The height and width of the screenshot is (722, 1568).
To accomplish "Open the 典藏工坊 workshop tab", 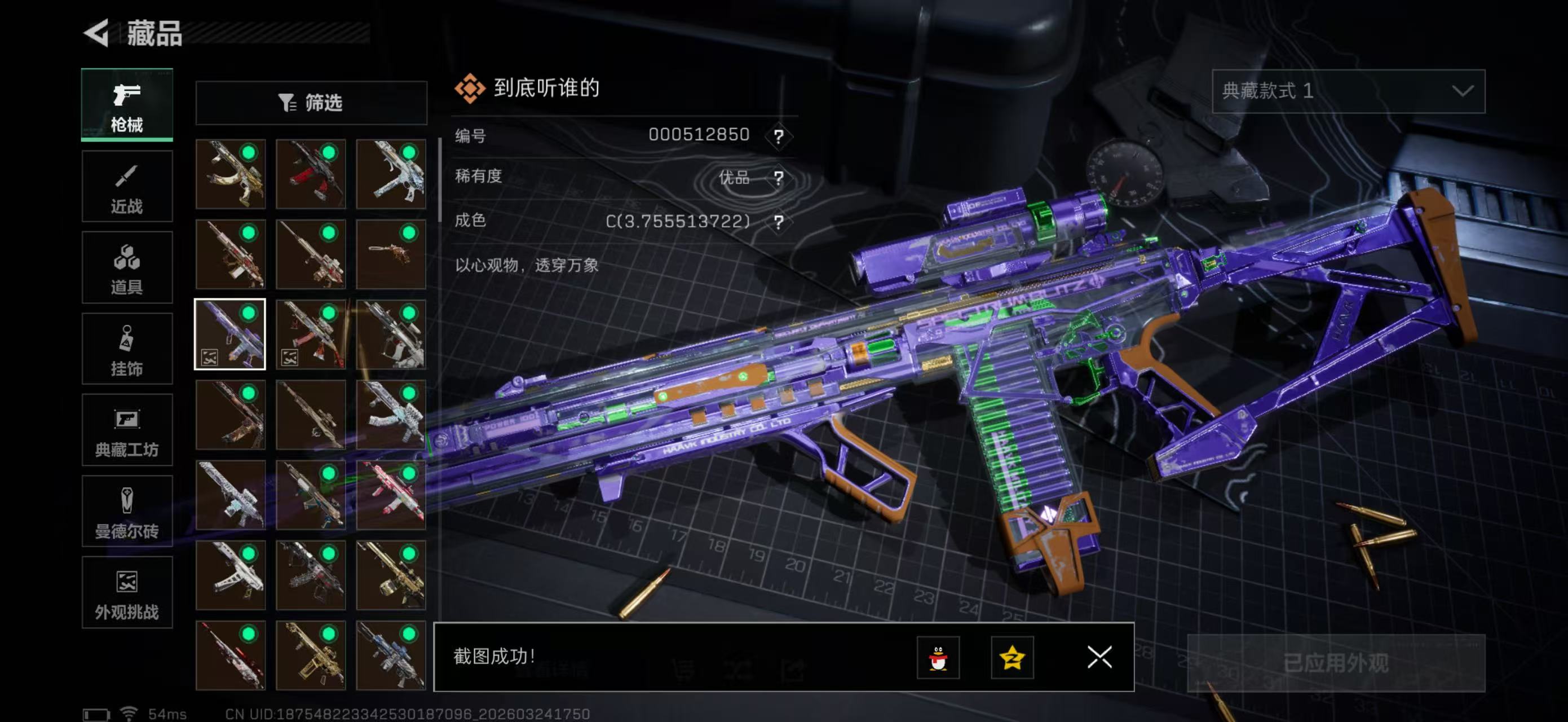I will tap(127, 430).
